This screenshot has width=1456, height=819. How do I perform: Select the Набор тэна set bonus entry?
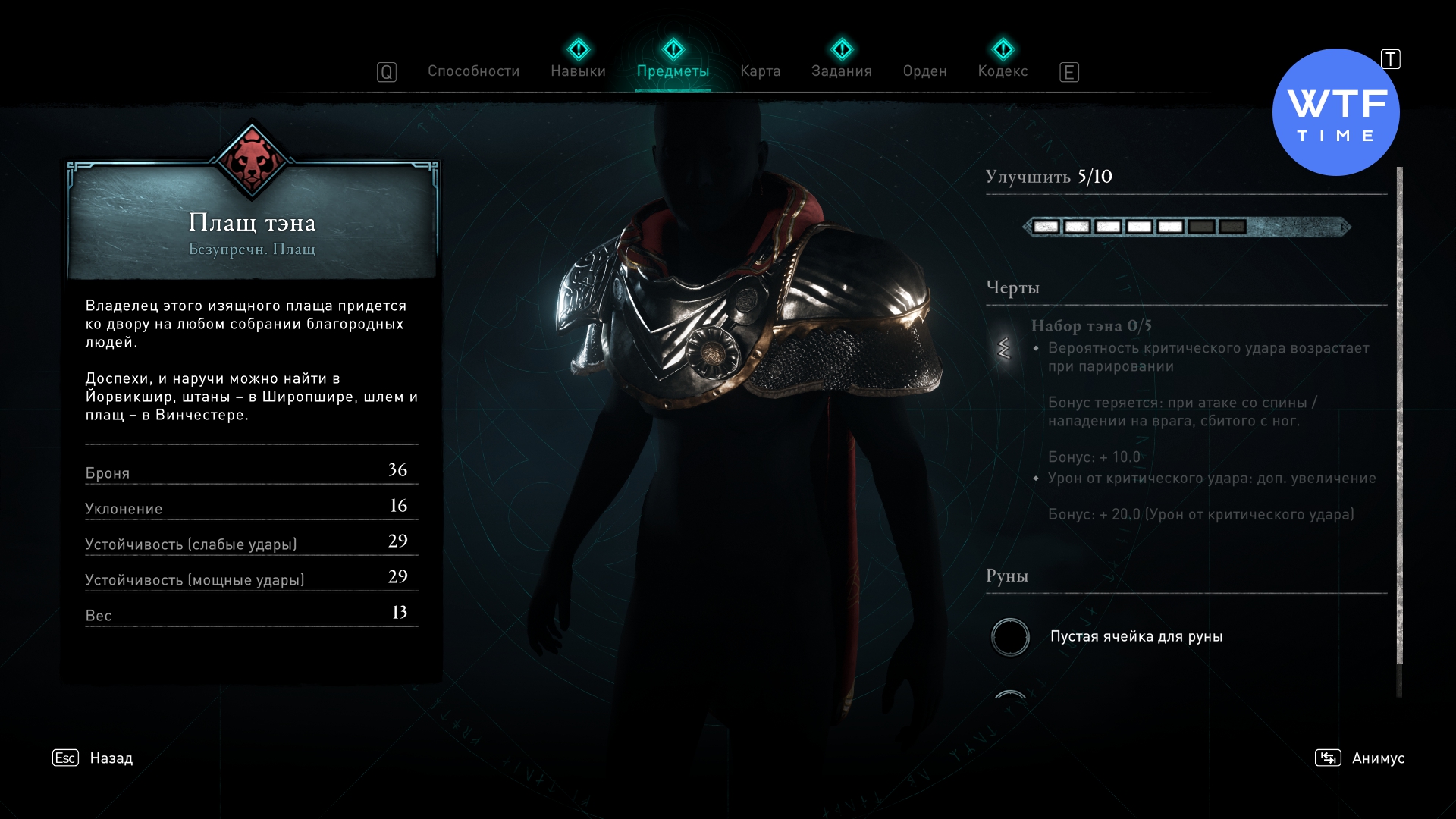click(1090, 326)
